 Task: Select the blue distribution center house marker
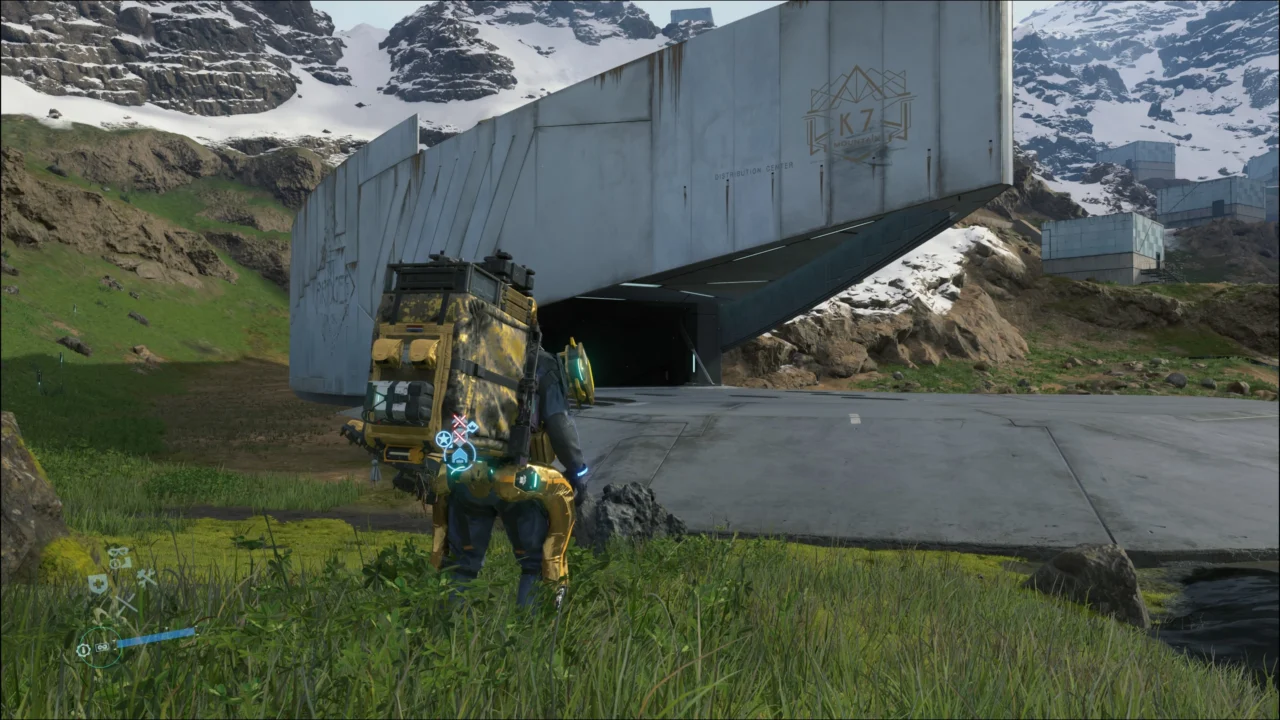pos(459,457)
